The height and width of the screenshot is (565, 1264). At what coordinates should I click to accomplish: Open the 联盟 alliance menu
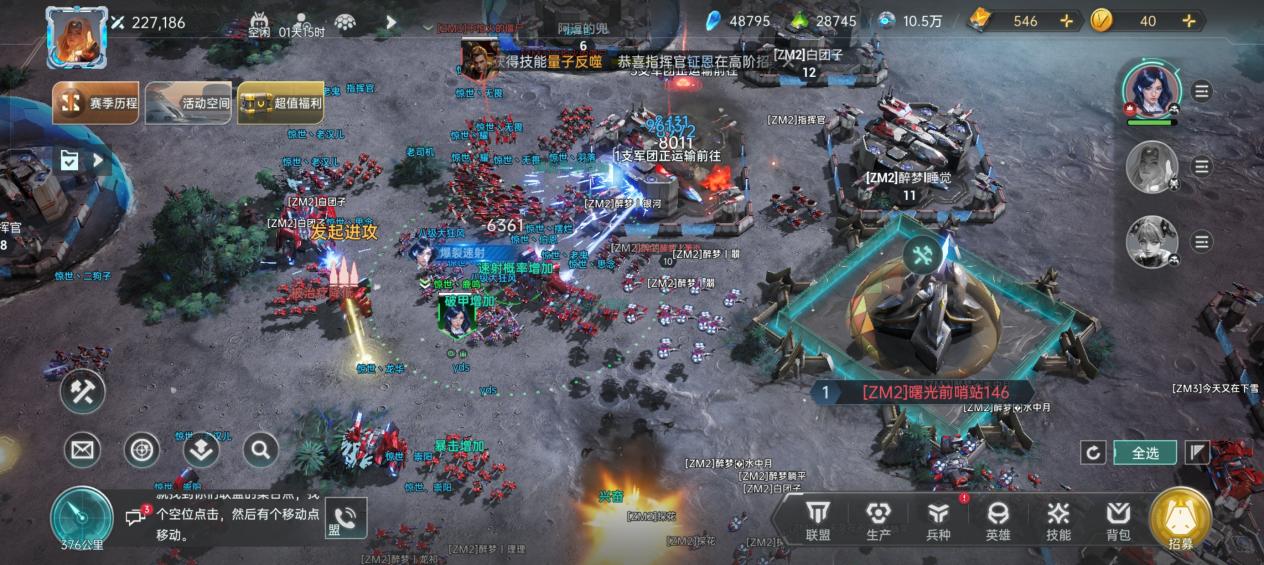pos(818,521)
